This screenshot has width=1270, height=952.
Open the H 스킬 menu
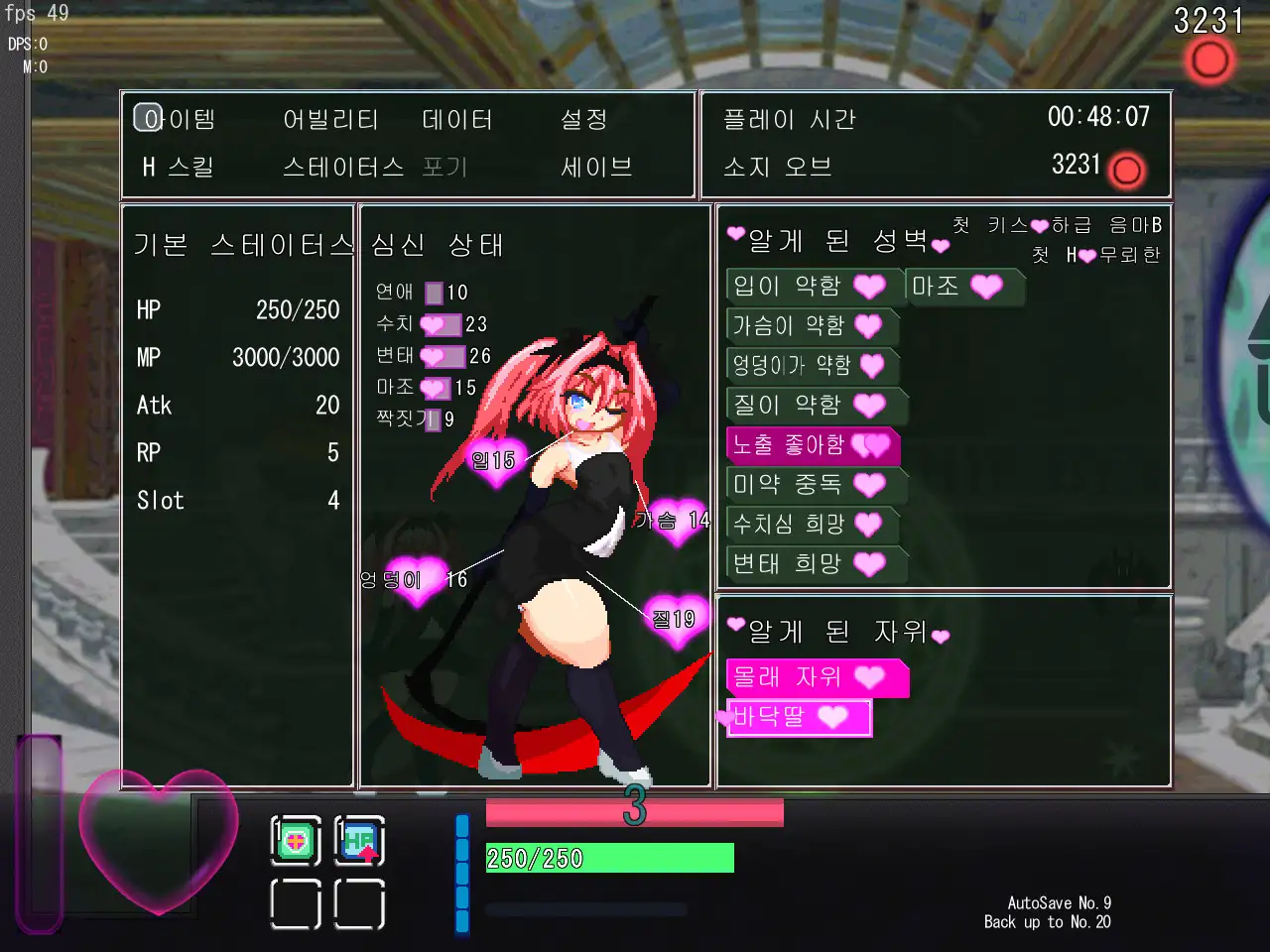179,167
